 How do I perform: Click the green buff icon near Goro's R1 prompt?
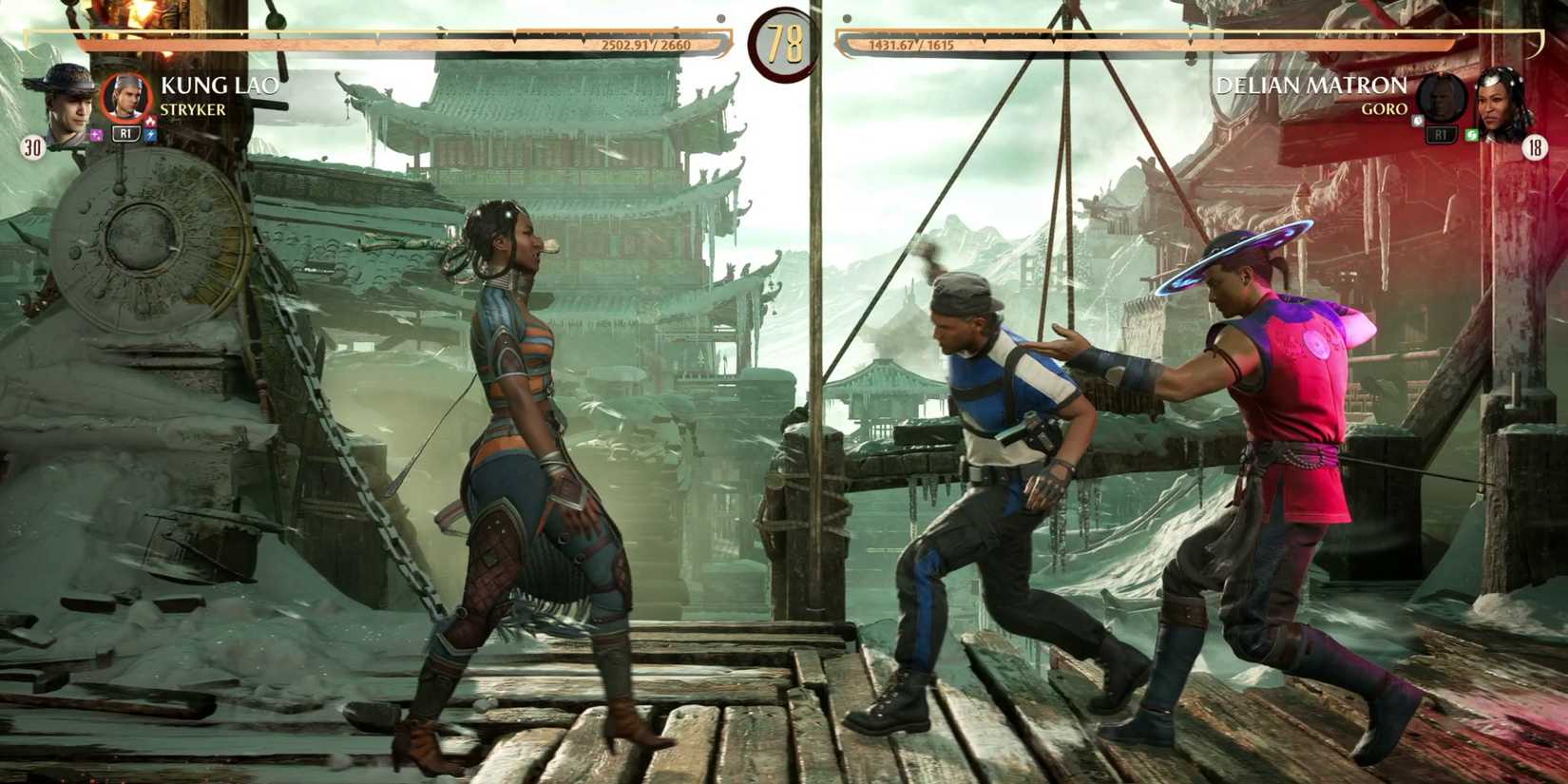(x=1473, y=133)
